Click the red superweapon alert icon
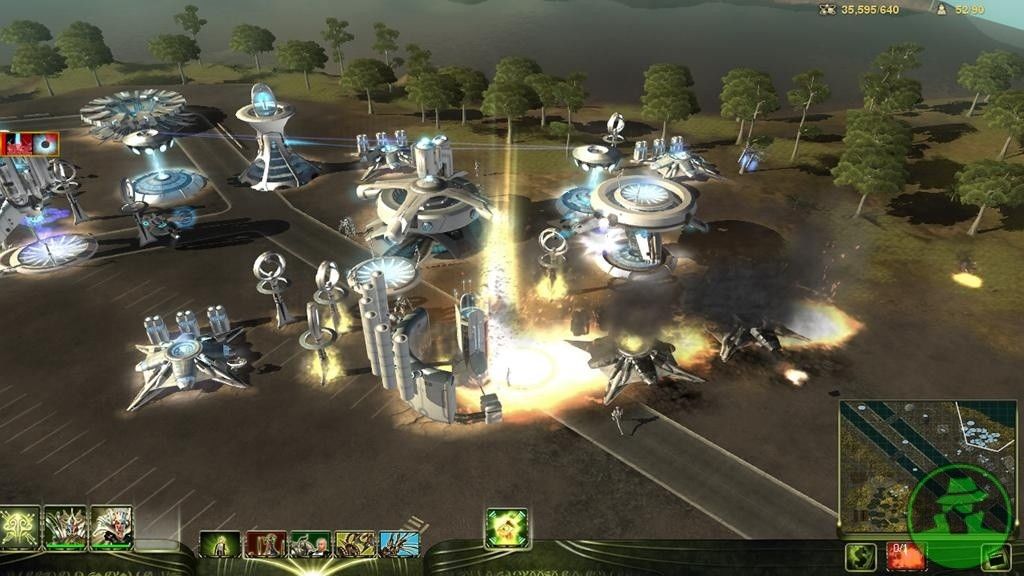This screenshot has height=576, width=1024. (x=16, y=144)
